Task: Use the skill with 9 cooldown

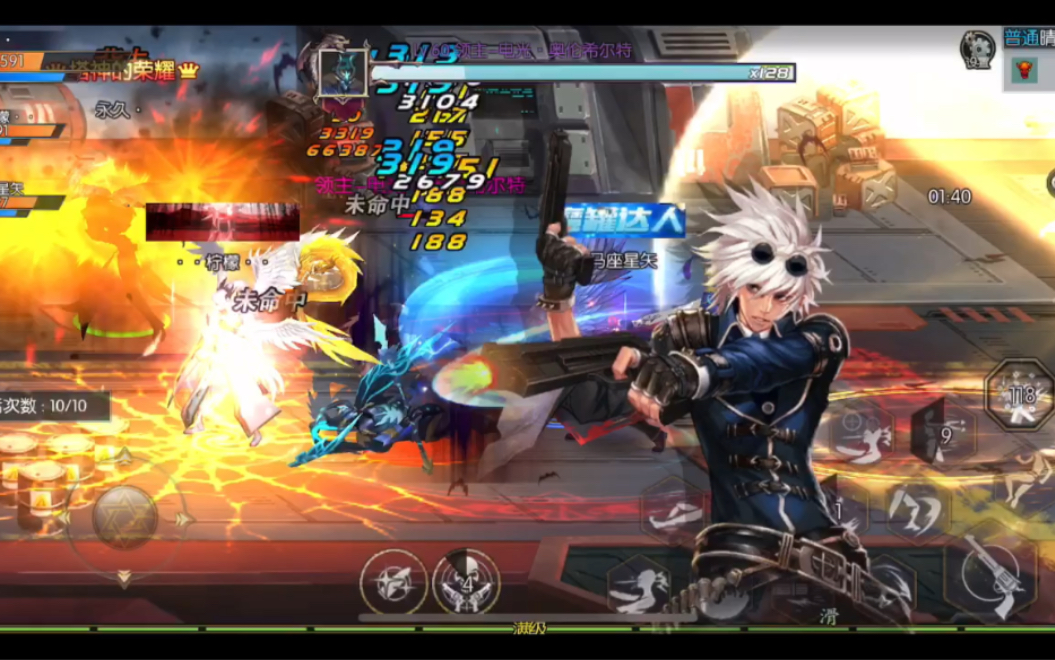Action: click(x=943, y=432)
